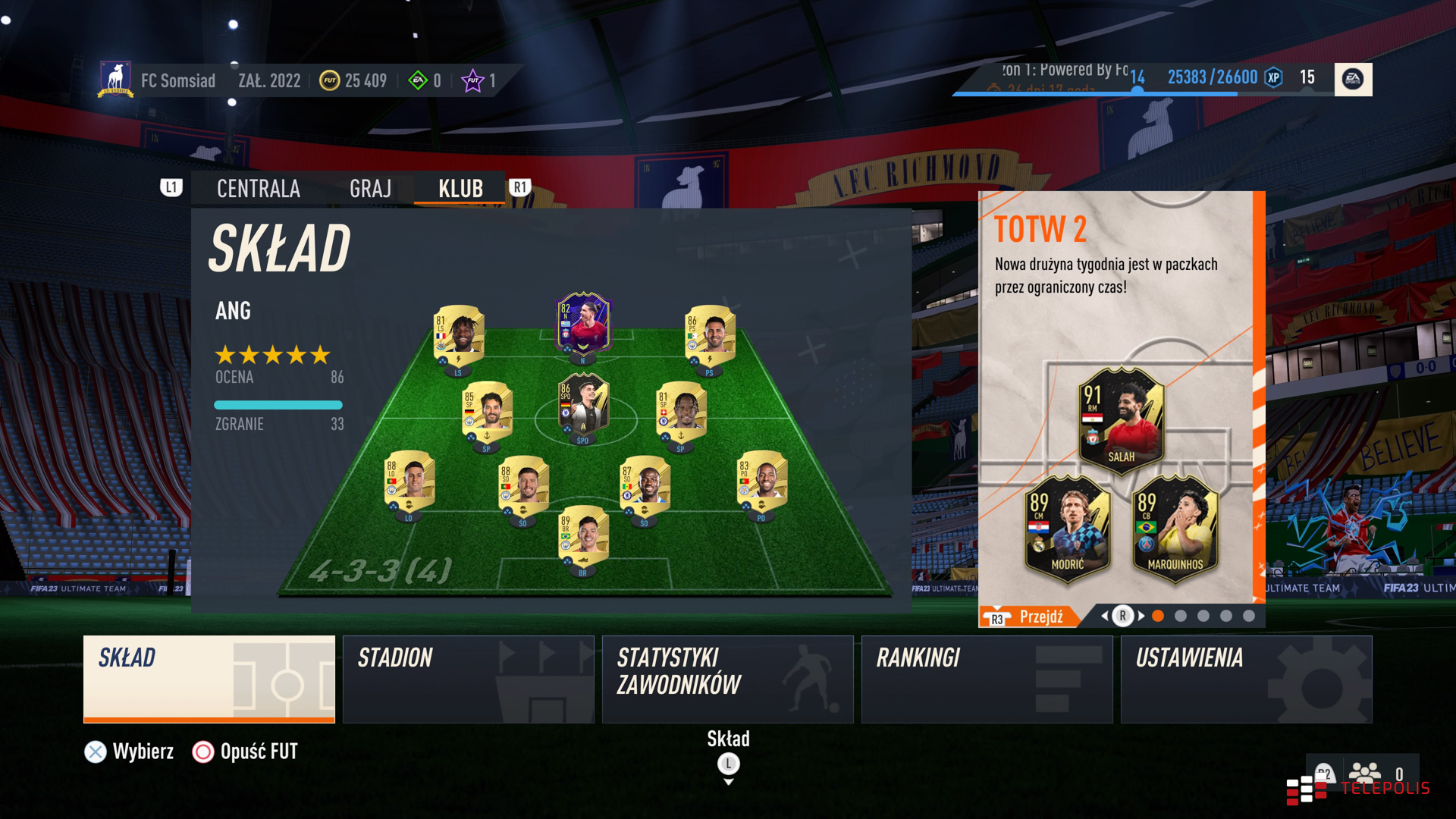The image size is (1456, 819).
Task: Select the 86-rated central midfielder card
Action: pyautogui.click(x=583, y=406)
